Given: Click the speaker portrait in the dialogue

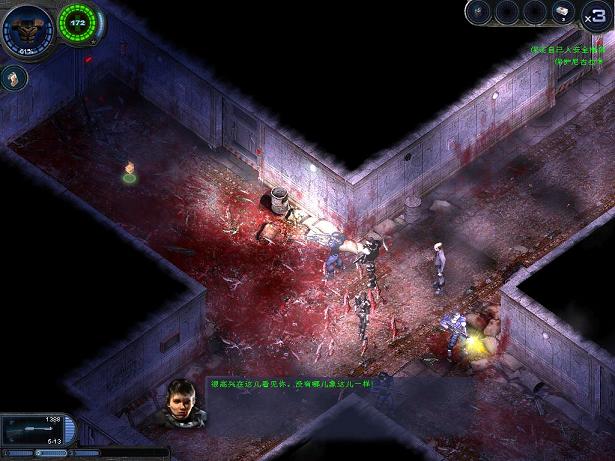Looking at the screenshot, I should pyautogui.click(x=183, y=399).
